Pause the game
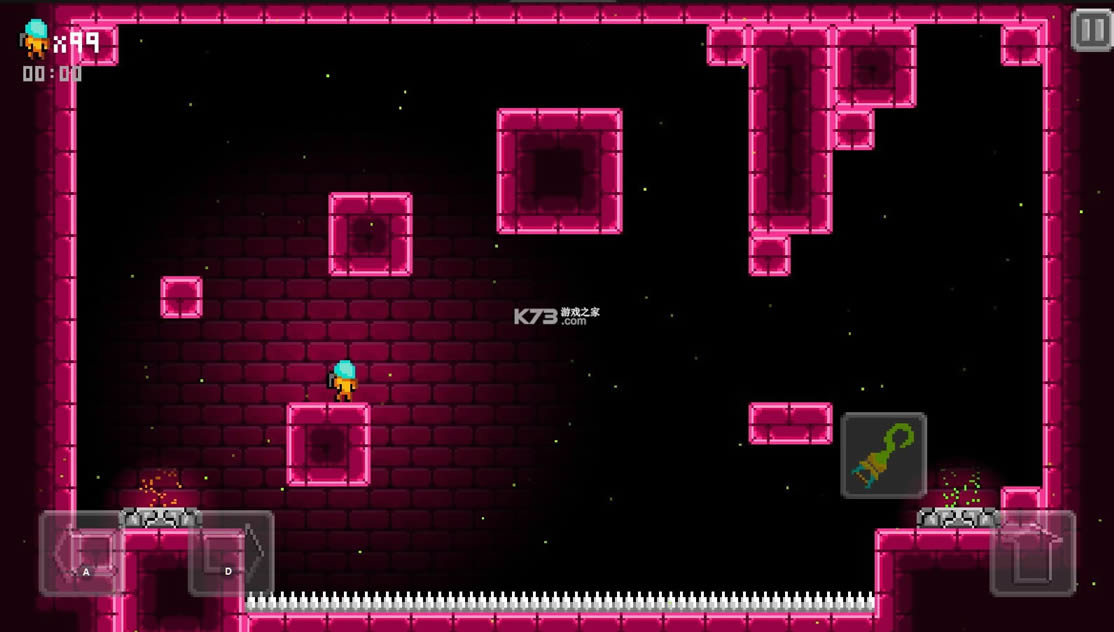Screen dimensions: 1114x632 [1091, 30]
